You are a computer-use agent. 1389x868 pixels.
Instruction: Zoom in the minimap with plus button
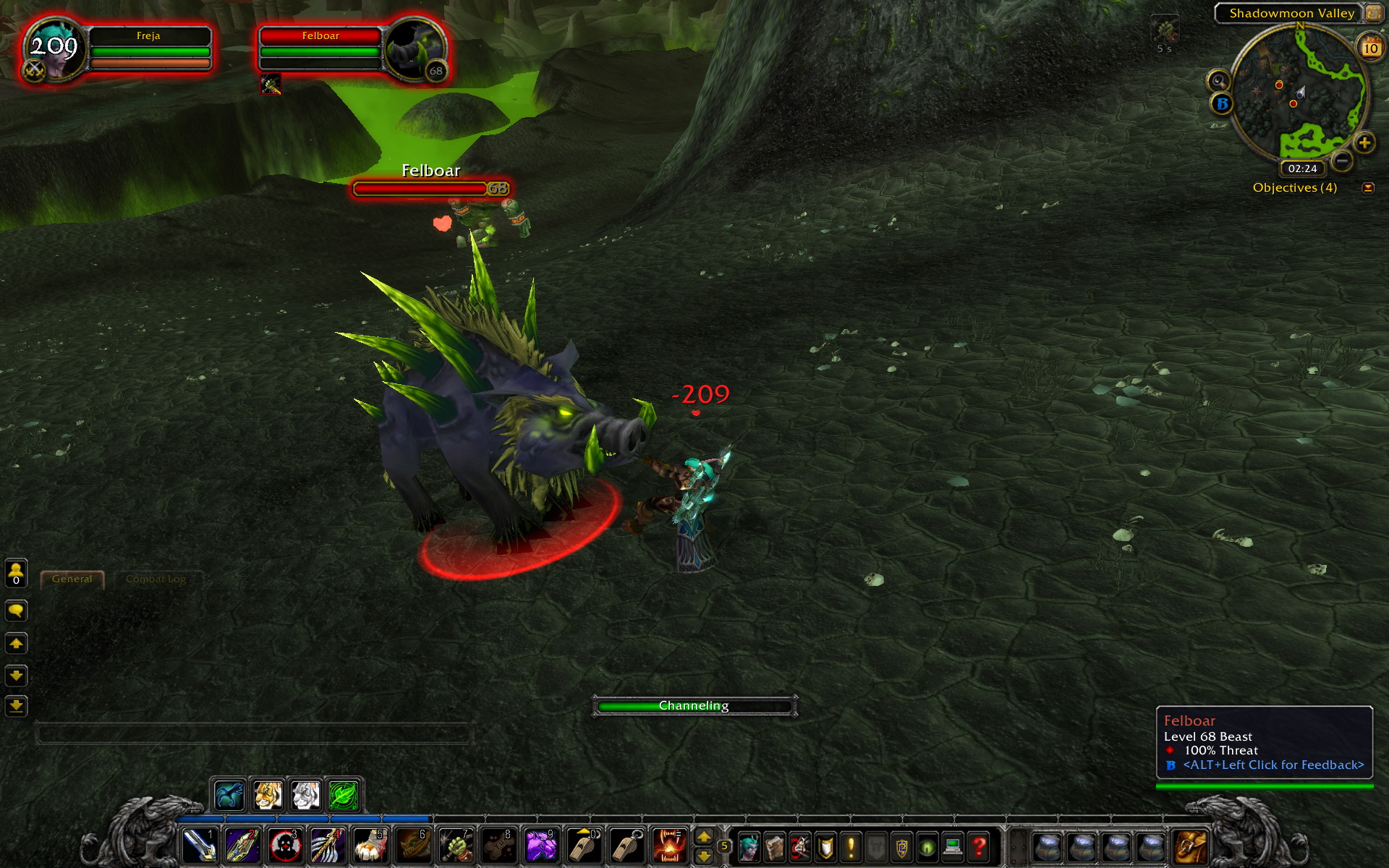pos(1364,142)
